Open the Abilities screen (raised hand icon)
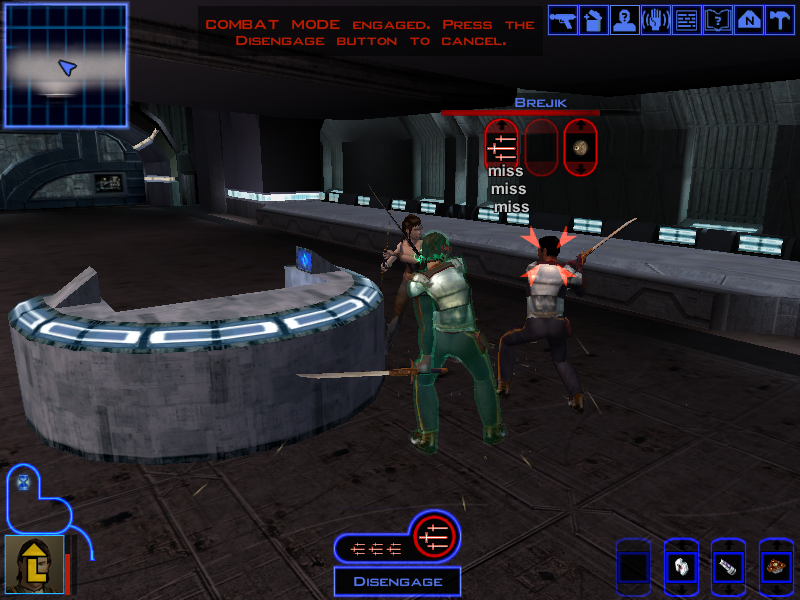This screenshot has width=800, height=600. coord(656,20)
